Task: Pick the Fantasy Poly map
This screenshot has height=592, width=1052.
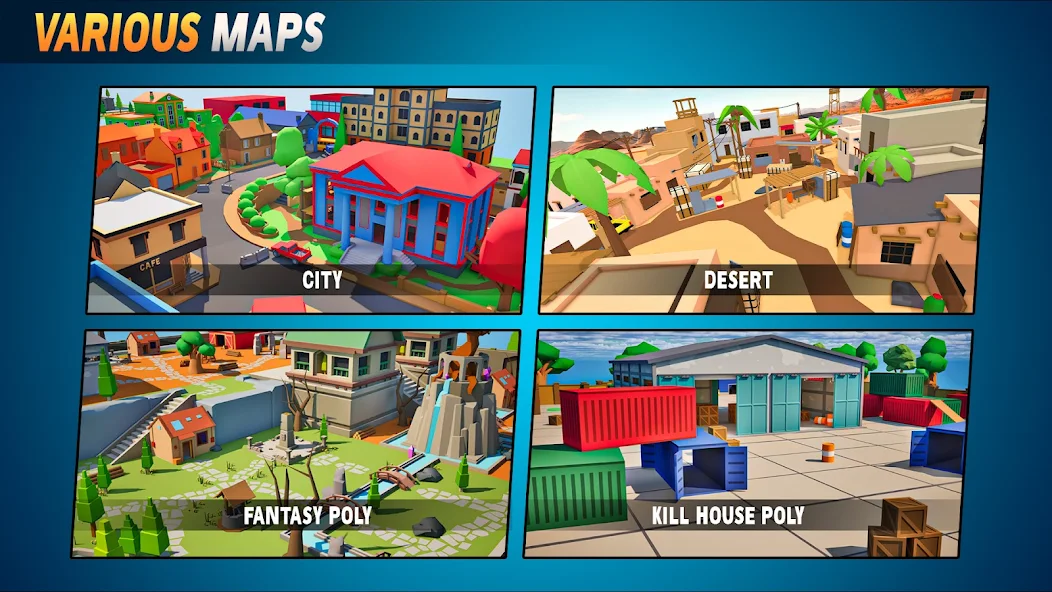Action: point(298,443)
